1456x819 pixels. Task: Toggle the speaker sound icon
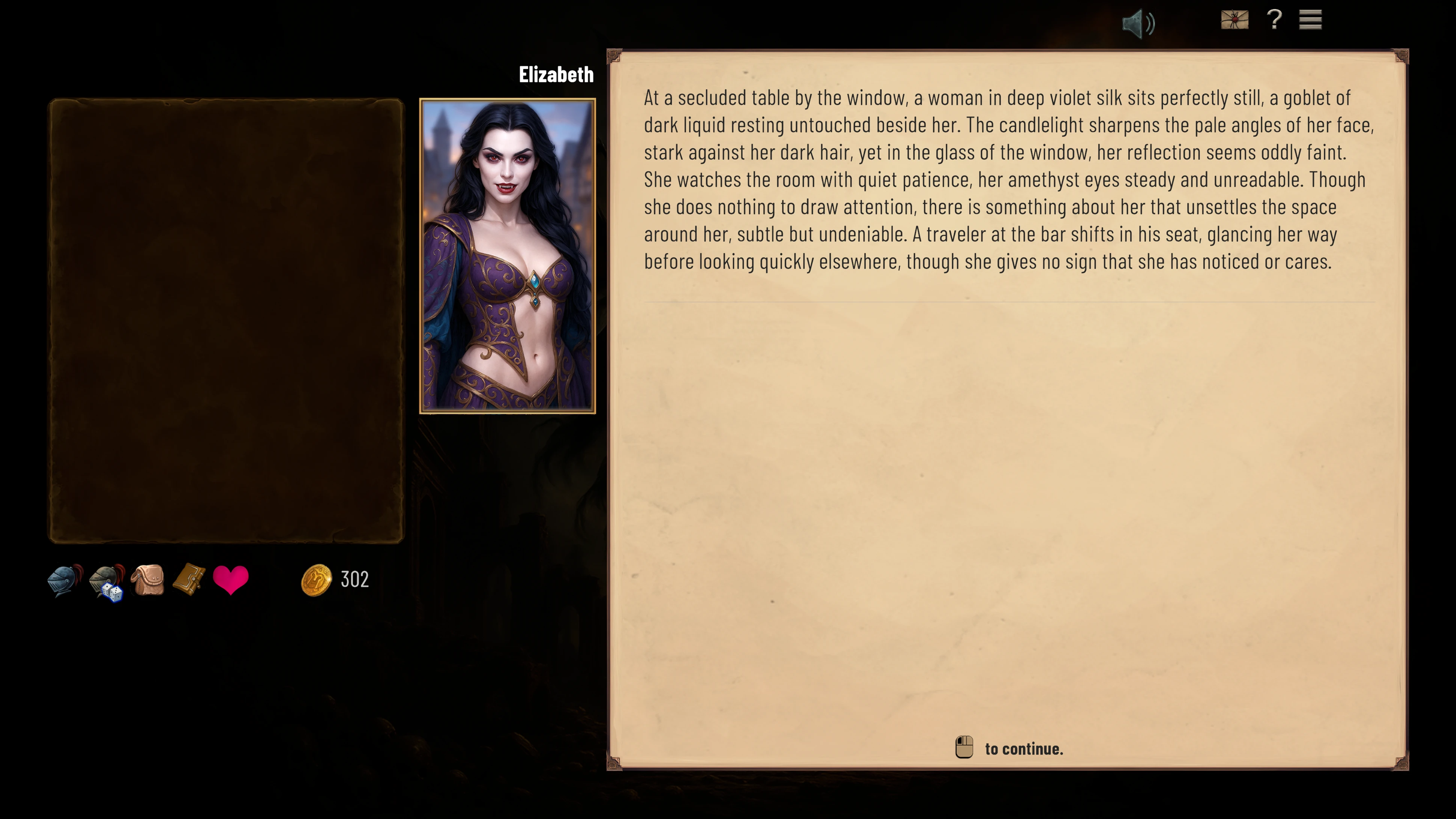coord(1137,24)
